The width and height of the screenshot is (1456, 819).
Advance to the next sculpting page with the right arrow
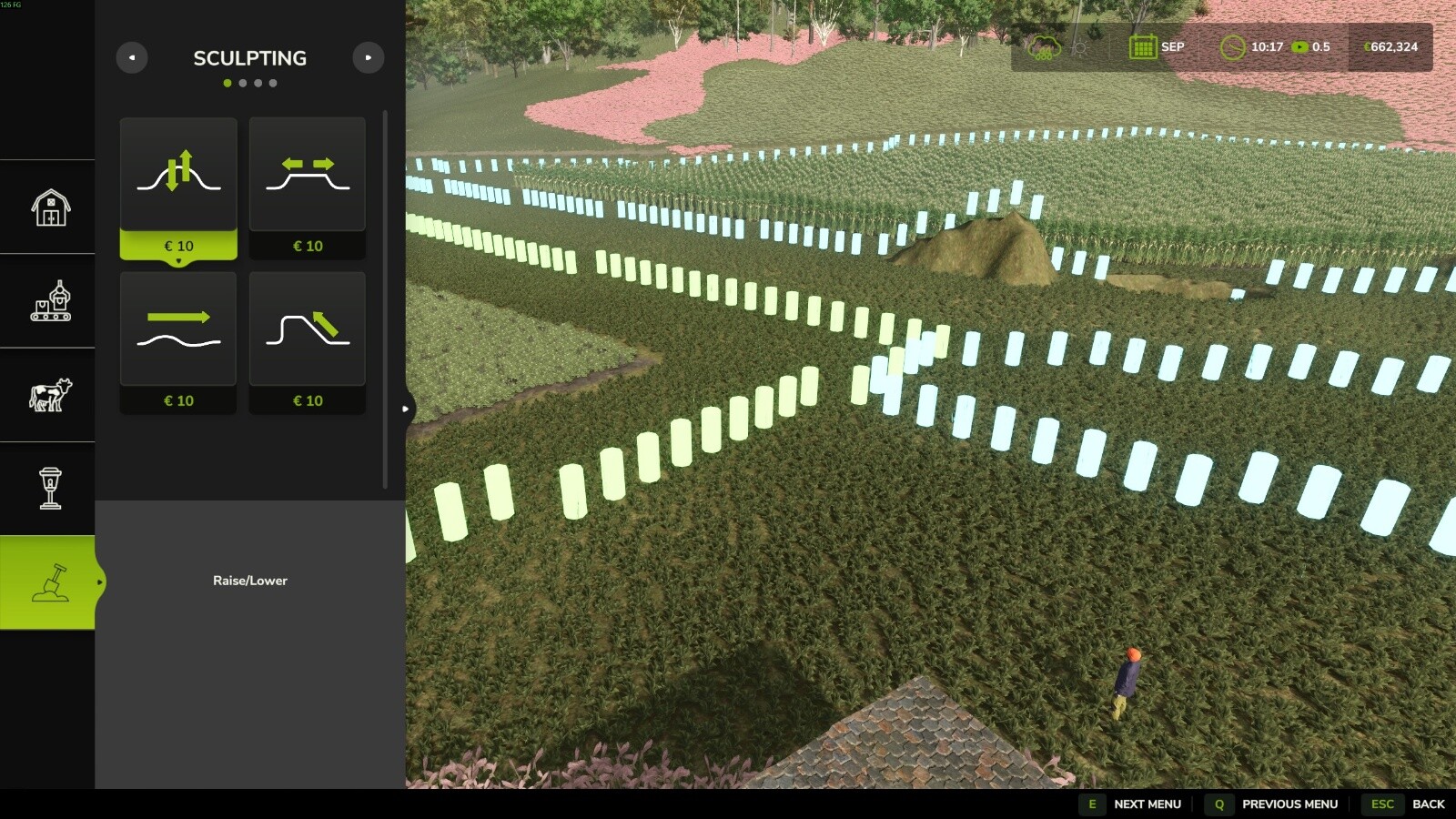[x=368, y=57]
